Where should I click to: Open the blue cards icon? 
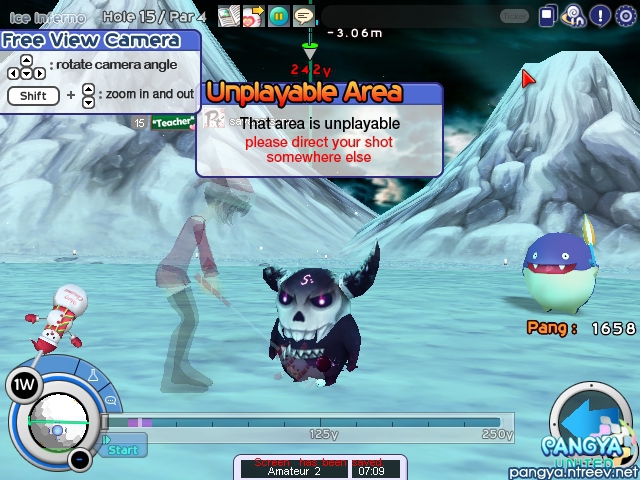[548, 16]
